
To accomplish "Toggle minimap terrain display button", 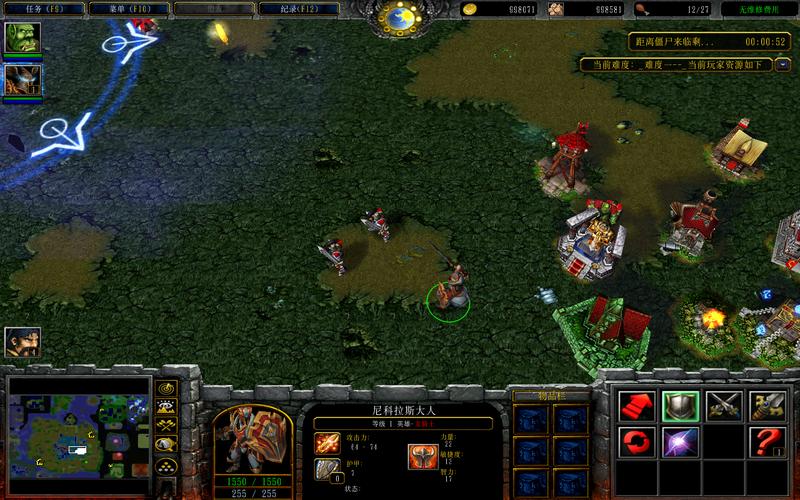I will click(166, 406).
